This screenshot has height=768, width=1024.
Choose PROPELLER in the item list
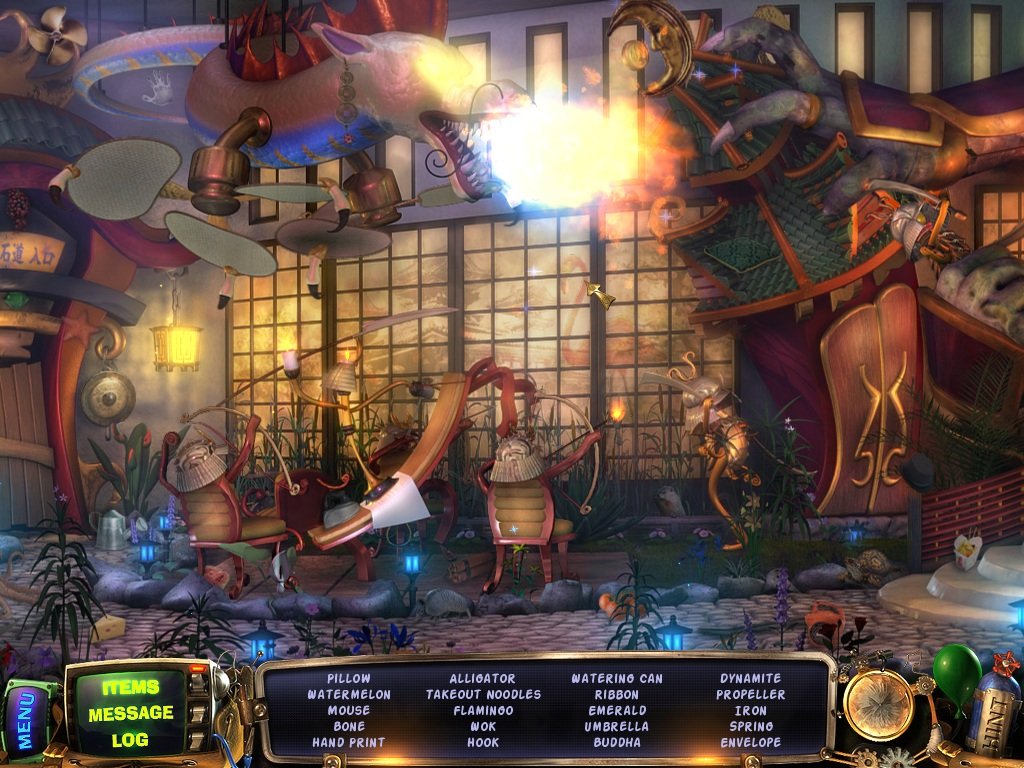751,694
